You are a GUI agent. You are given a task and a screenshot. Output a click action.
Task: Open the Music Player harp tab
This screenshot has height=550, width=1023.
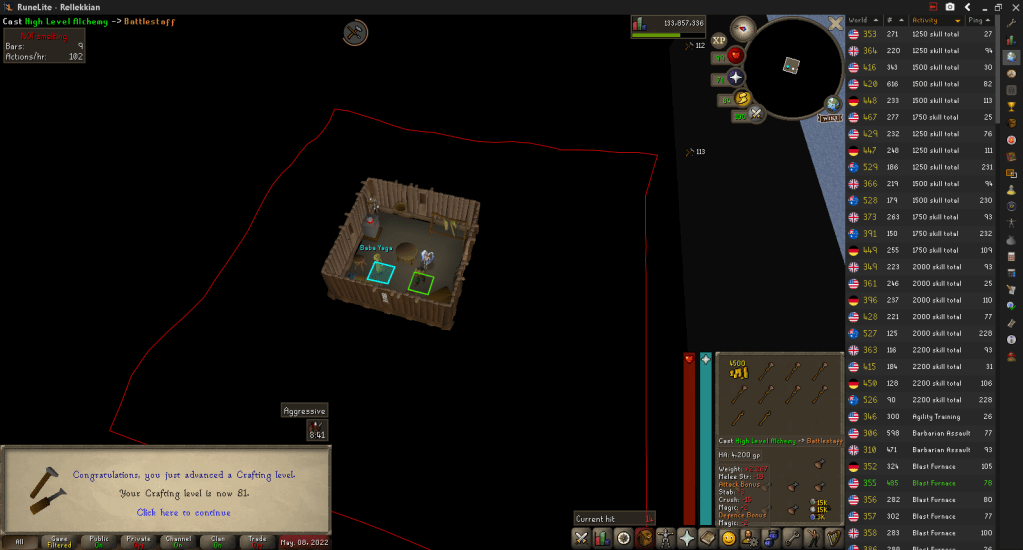[x=834, y=539]
